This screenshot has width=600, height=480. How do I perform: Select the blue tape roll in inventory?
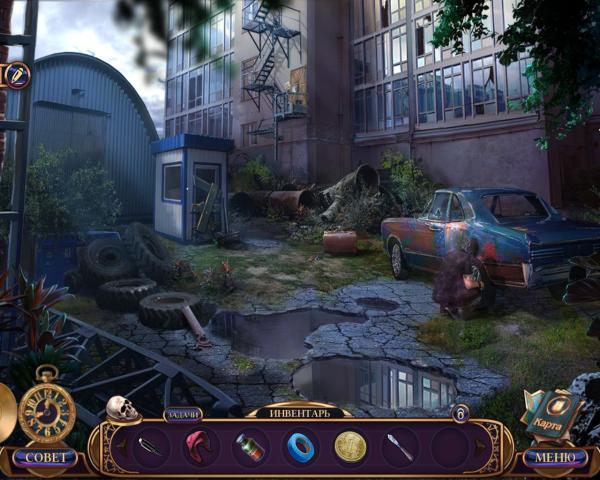pos(300,446)
